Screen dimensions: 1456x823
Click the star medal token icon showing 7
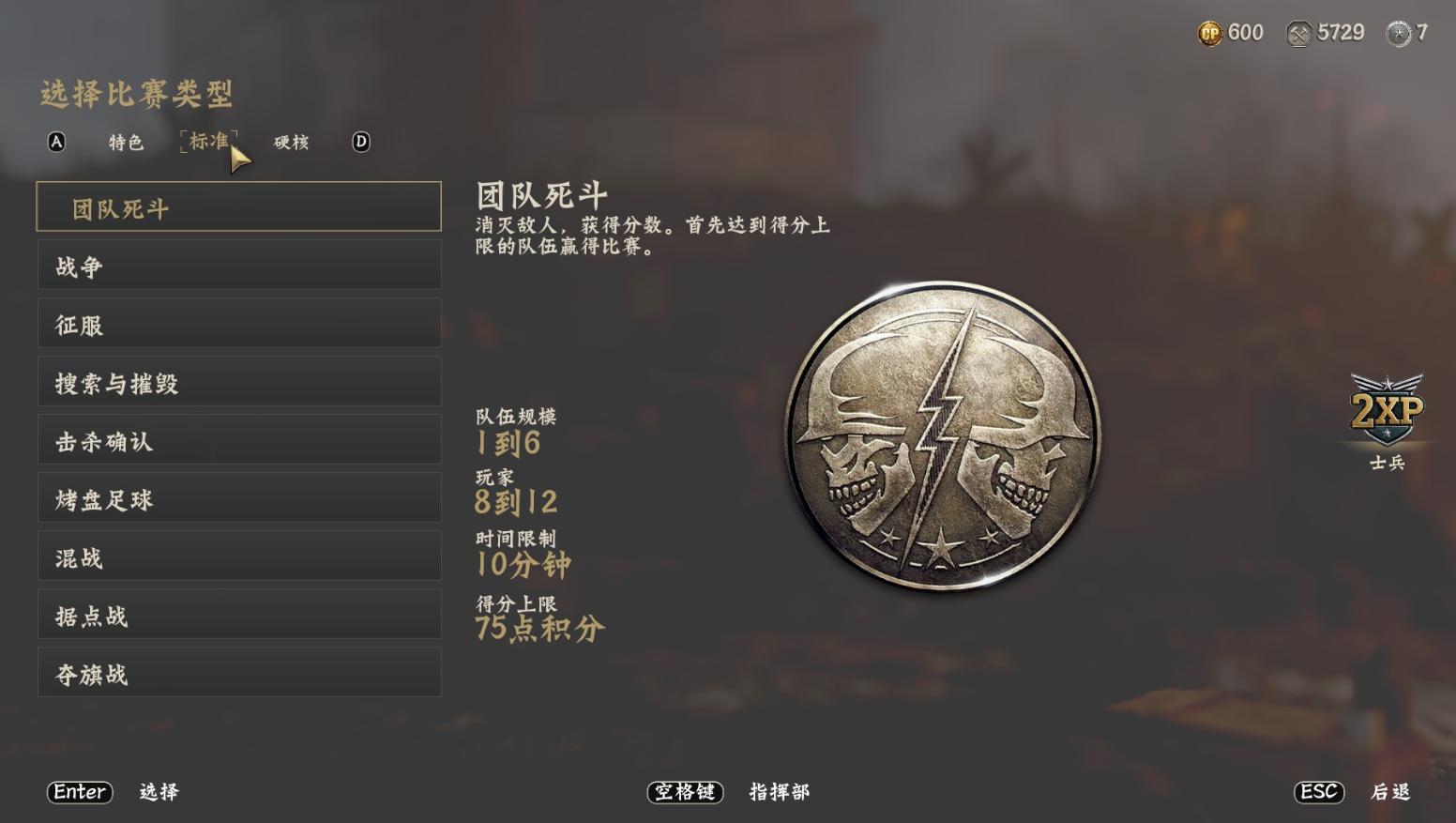click(x=1398, y=31)
